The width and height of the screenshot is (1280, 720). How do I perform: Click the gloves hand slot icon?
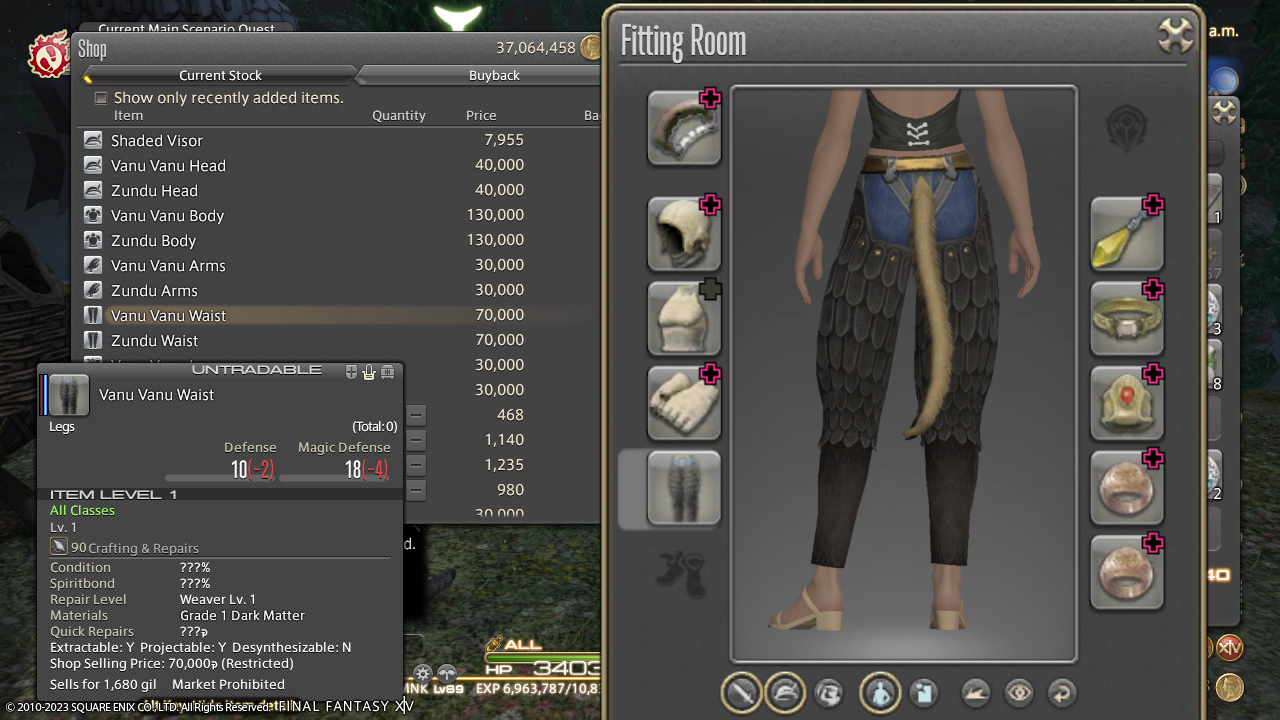[684, 403]
